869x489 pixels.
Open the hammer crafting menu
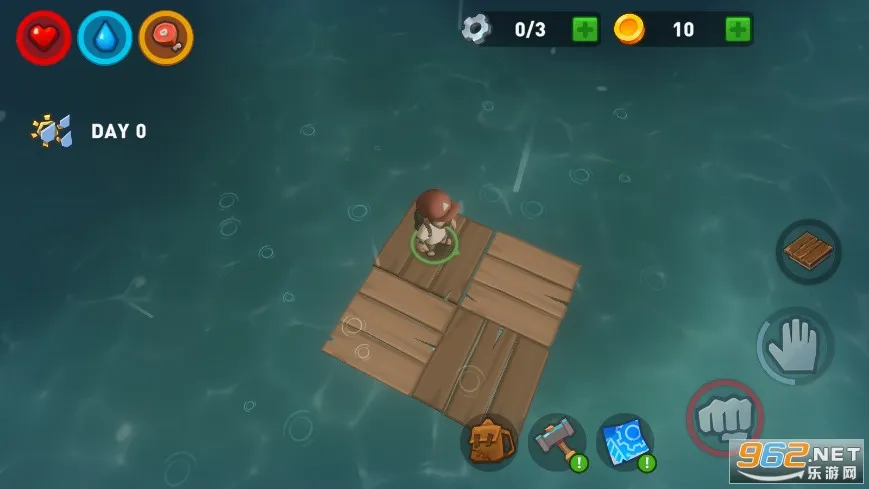pos(557,441)
